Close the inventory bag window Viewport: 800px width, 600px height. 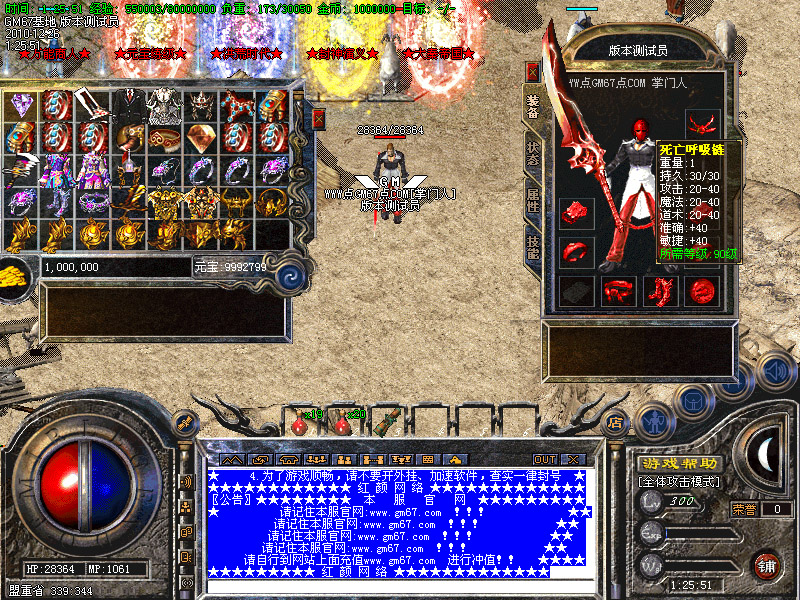pyautogui.click(x=319, y=119)
